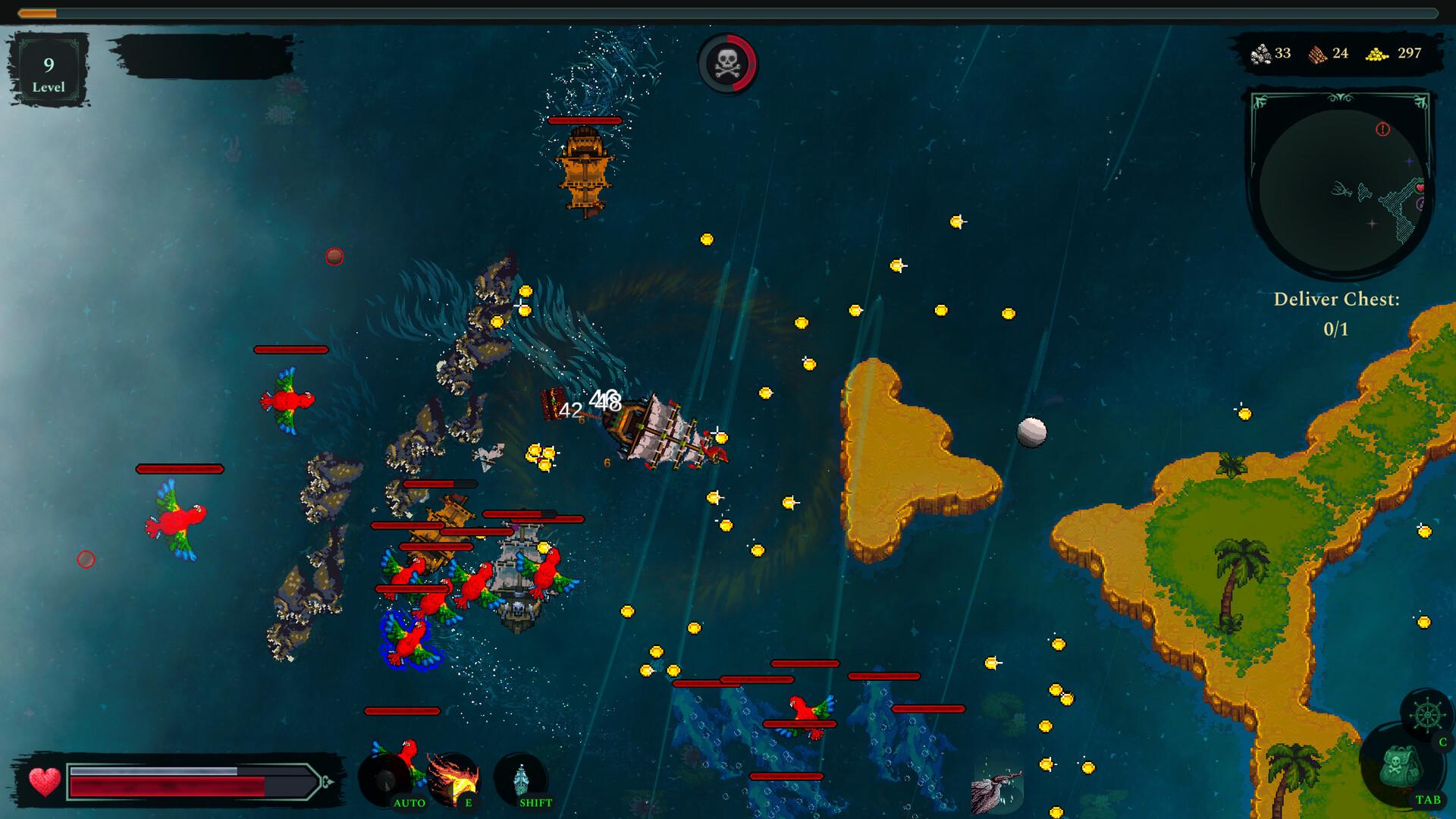The image size is (1456, 819).
Task: Click the wood resource icon showing 24
Action: pyautogui.click(x=1319, y=54)
